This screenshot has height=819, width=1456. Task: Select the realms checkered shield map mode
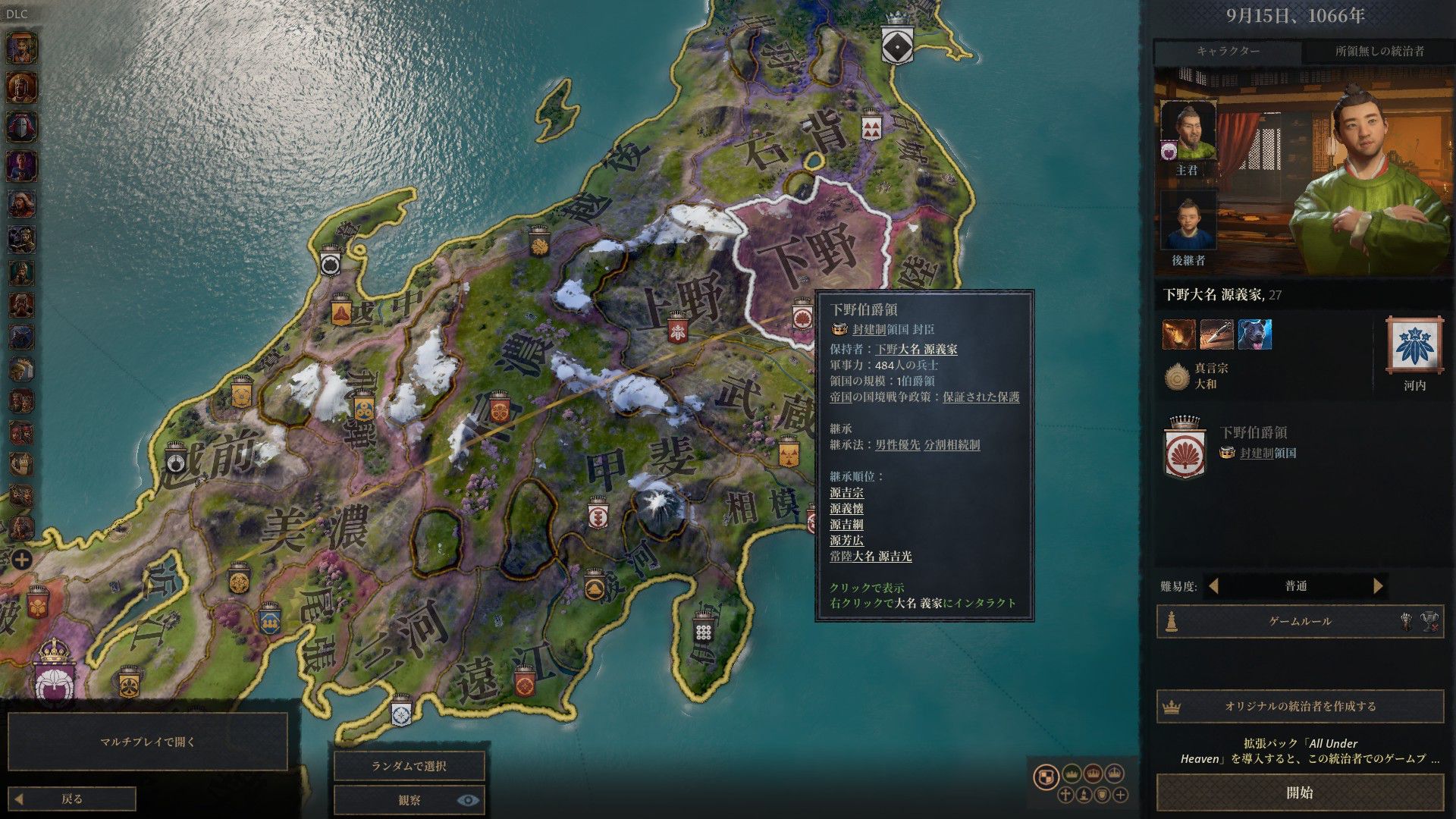pyautogui.click(x=1046, y=777)
